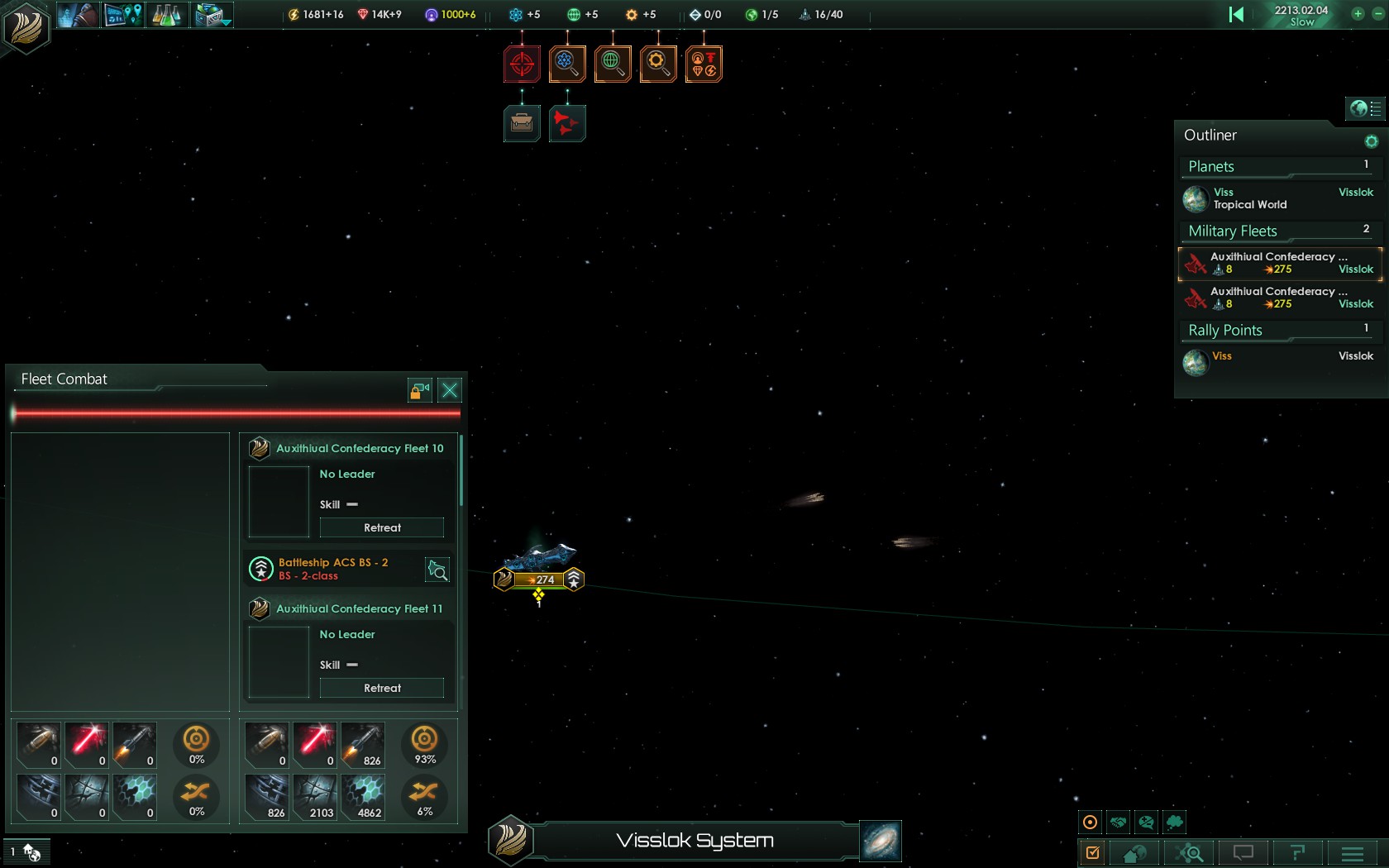
Task: Select the fleet marker with 274 power
Action: click(x=539, y=579)
